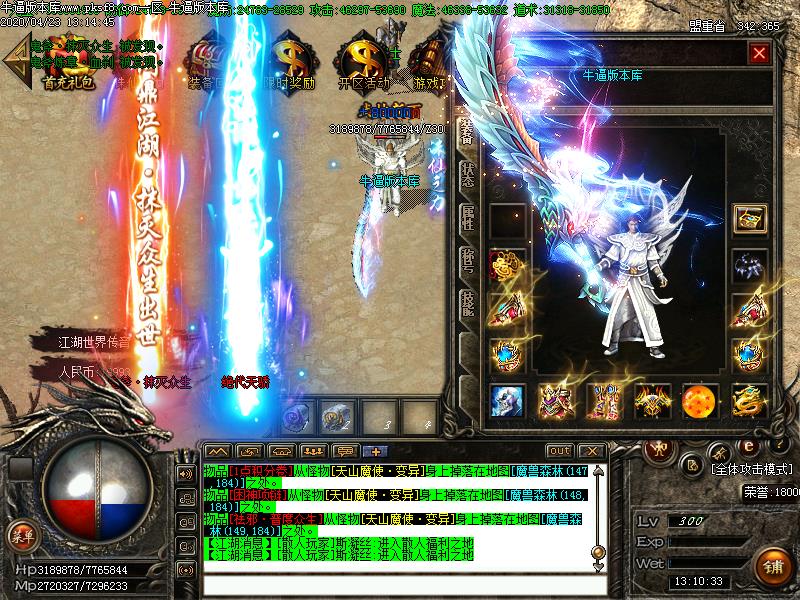The height and width of the screenshot is (600, 800).
Task: Select the 装备 (Equipment) tab
Action: (467, 129)
